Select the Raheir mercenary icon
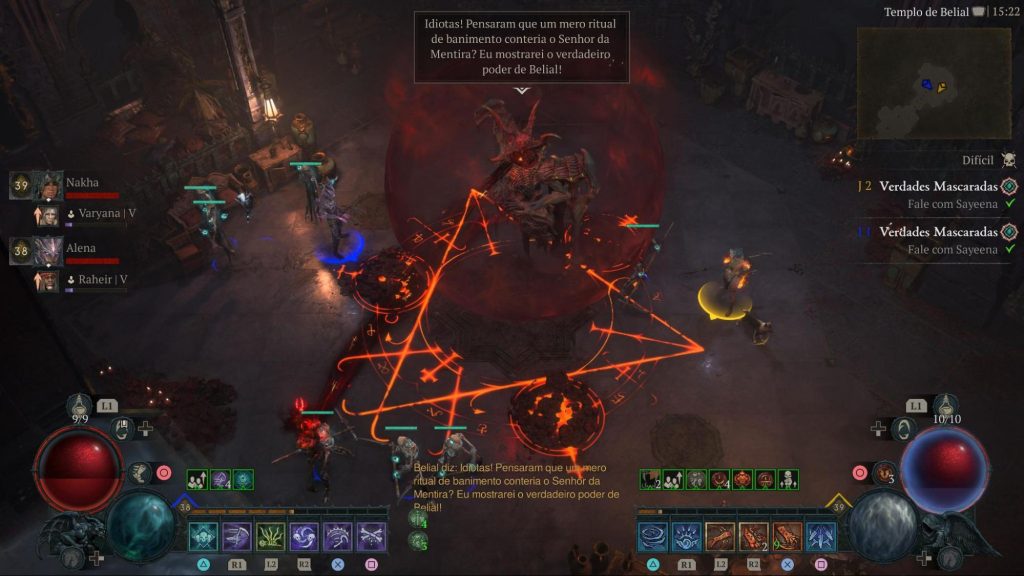Screen dimensions: 1024x576 47,280
